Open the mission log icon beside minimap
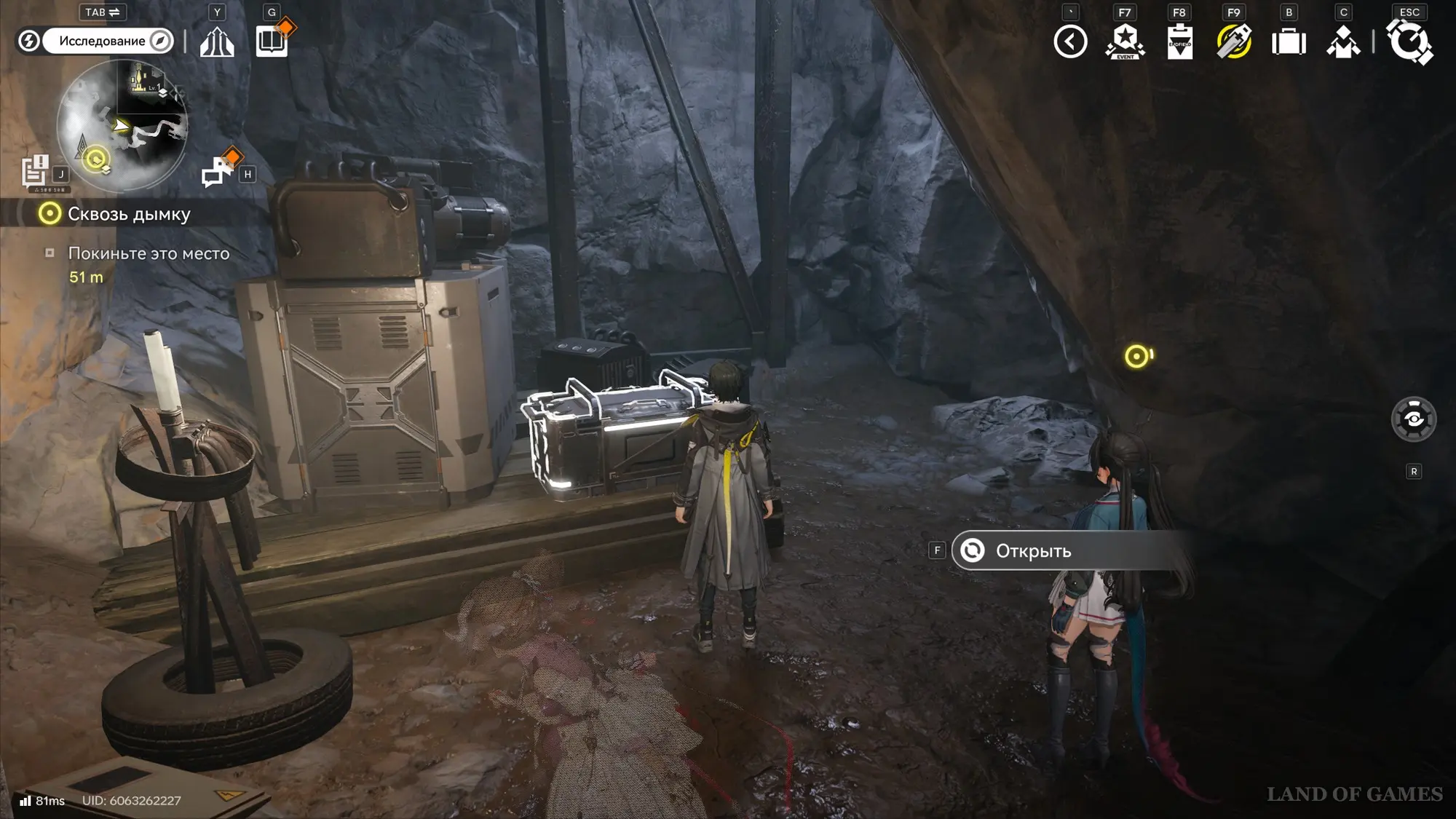1456x819 pixels. pyautogui.click(x=35, y=172)
